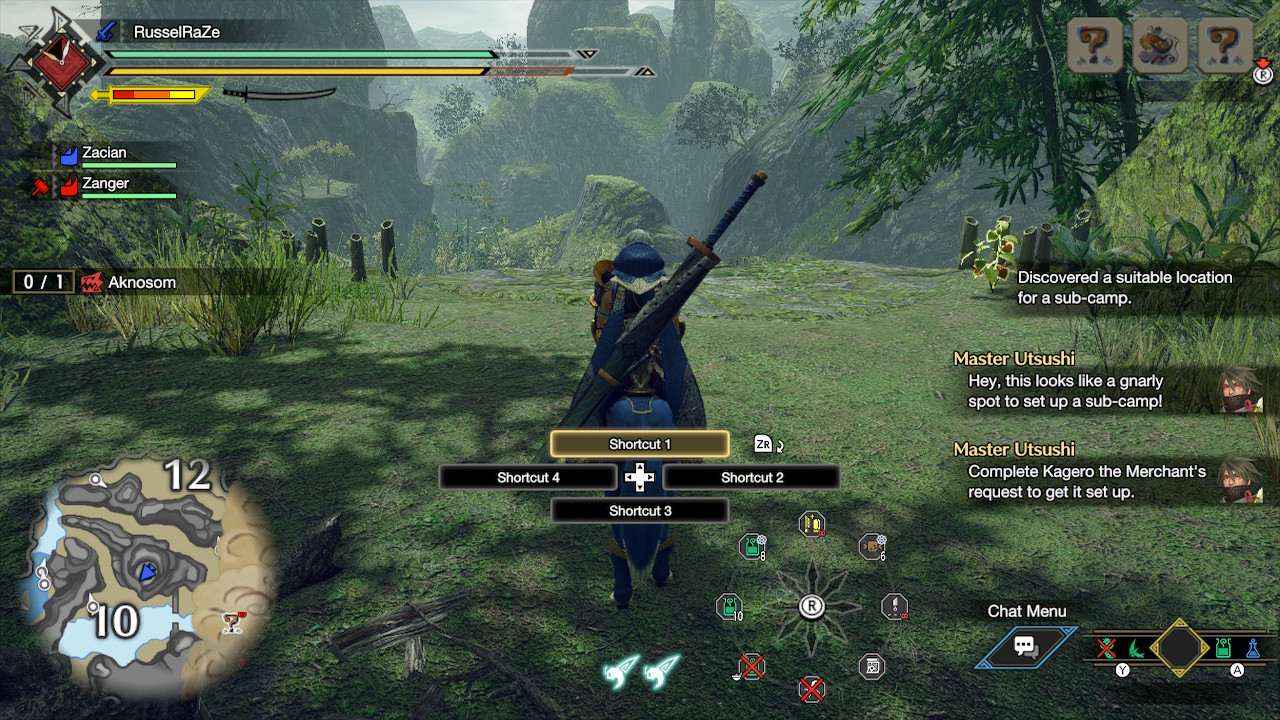This screenshot has width=1280, height=720.
Task: Pick the brown item with count 6
Action: pyautogui.click(x=872, y=546)
